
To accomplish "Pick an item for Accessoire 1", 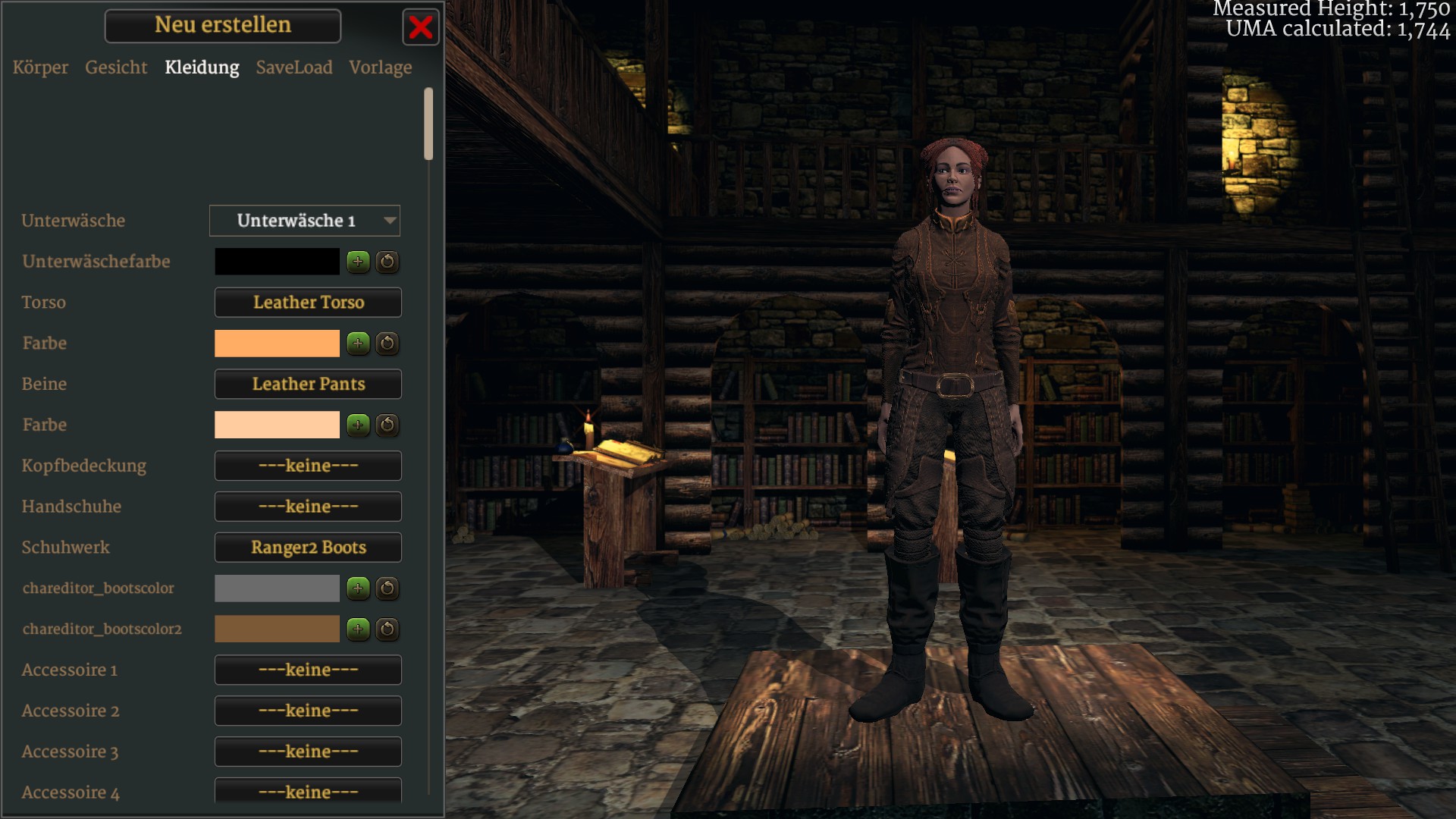I will [x=308, y=670].
